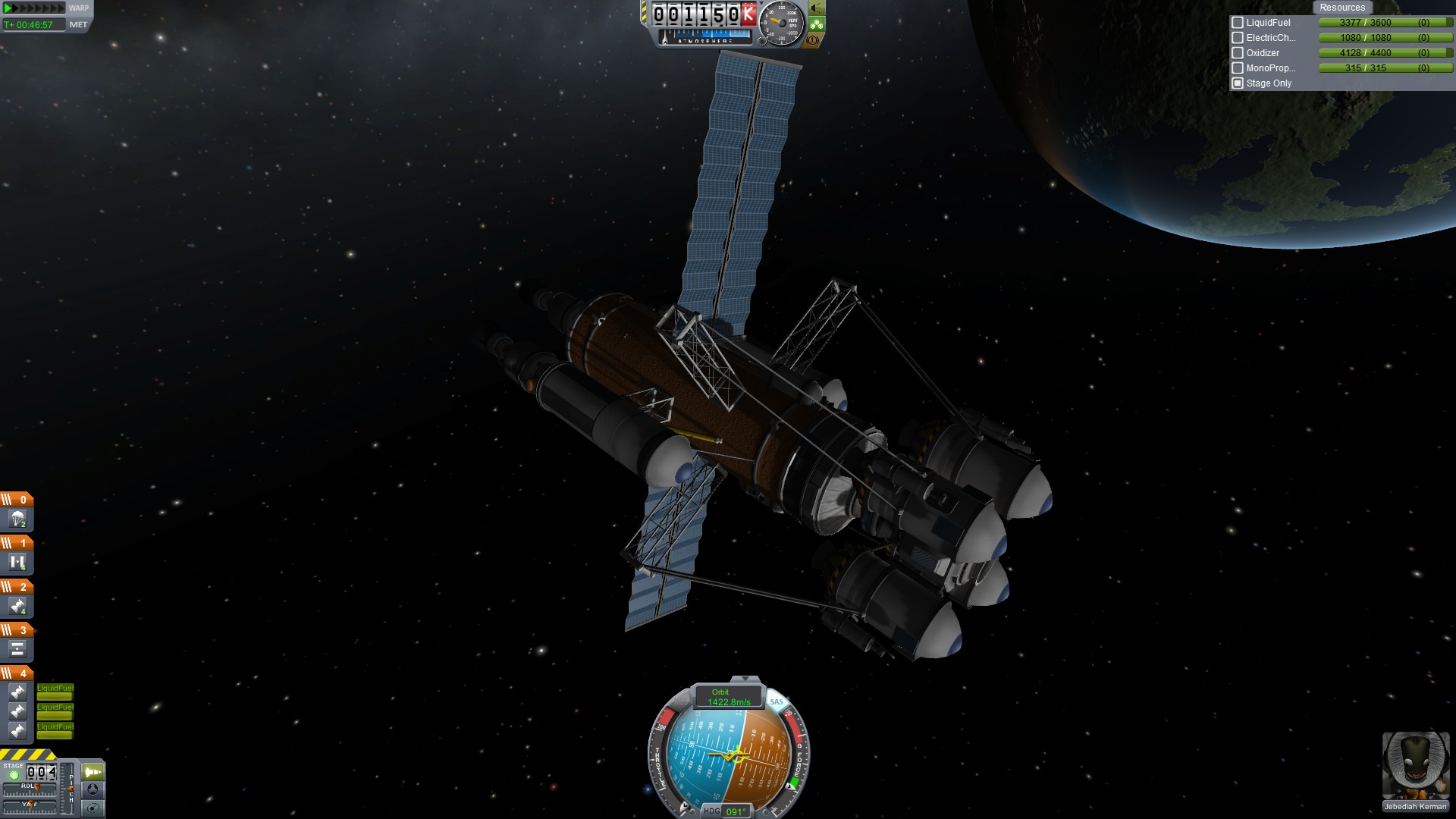Toggle the landing gear button
The image size is (1456, 819).
(817, 24)
